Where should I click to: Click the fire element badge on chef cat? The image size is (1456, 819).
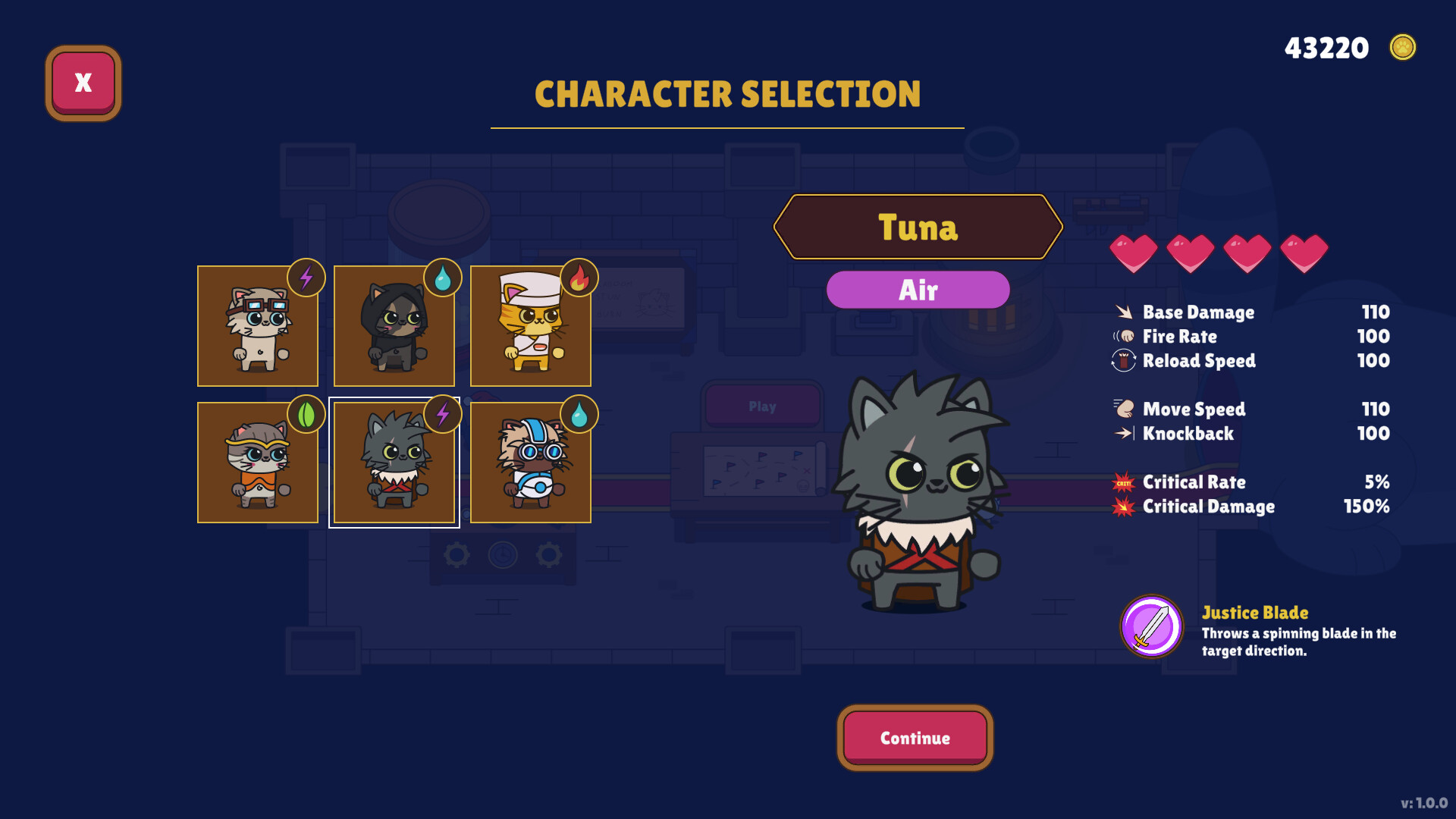coord(578,279)
